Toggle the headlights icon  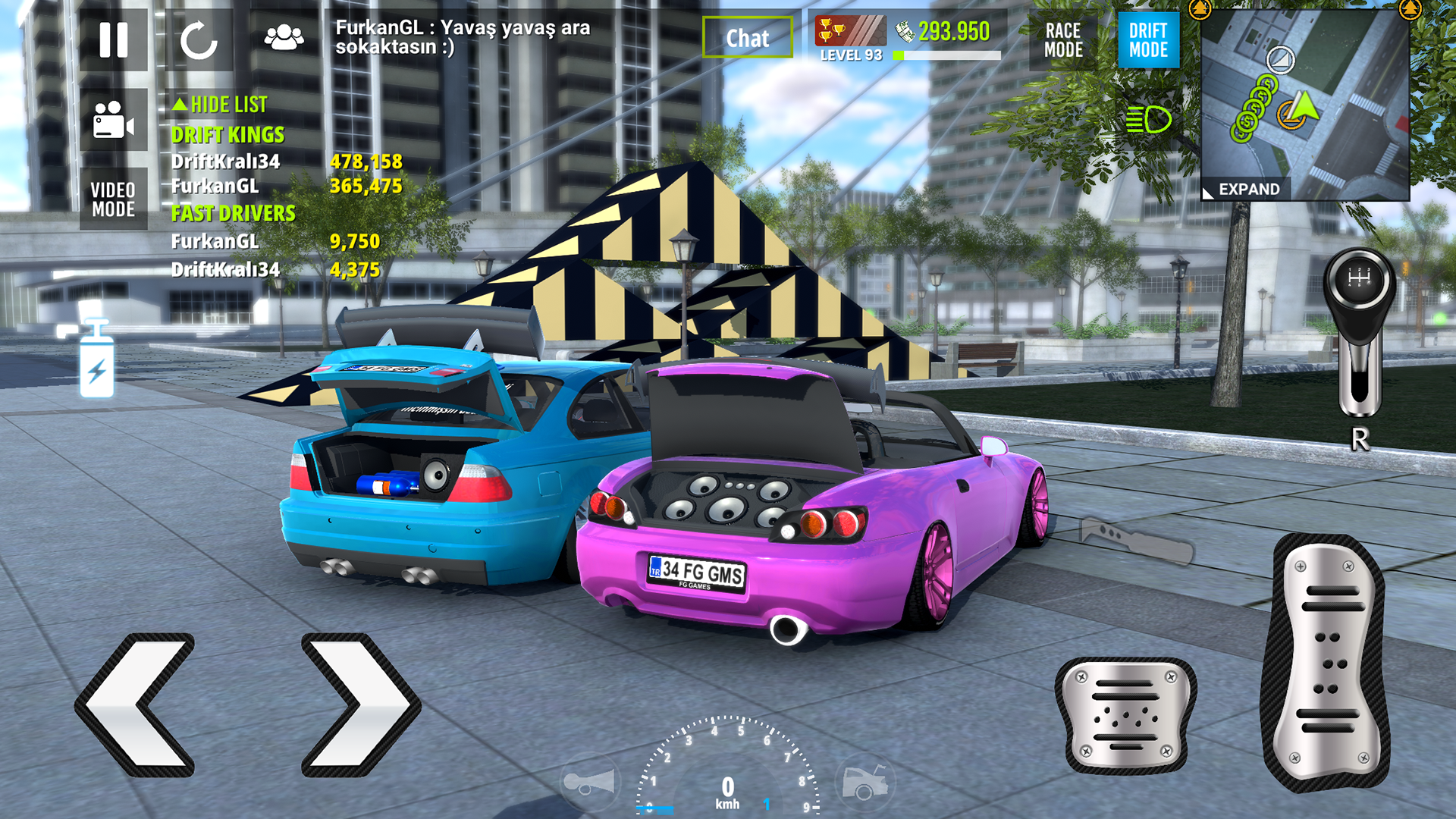[x=1148, y=120]
